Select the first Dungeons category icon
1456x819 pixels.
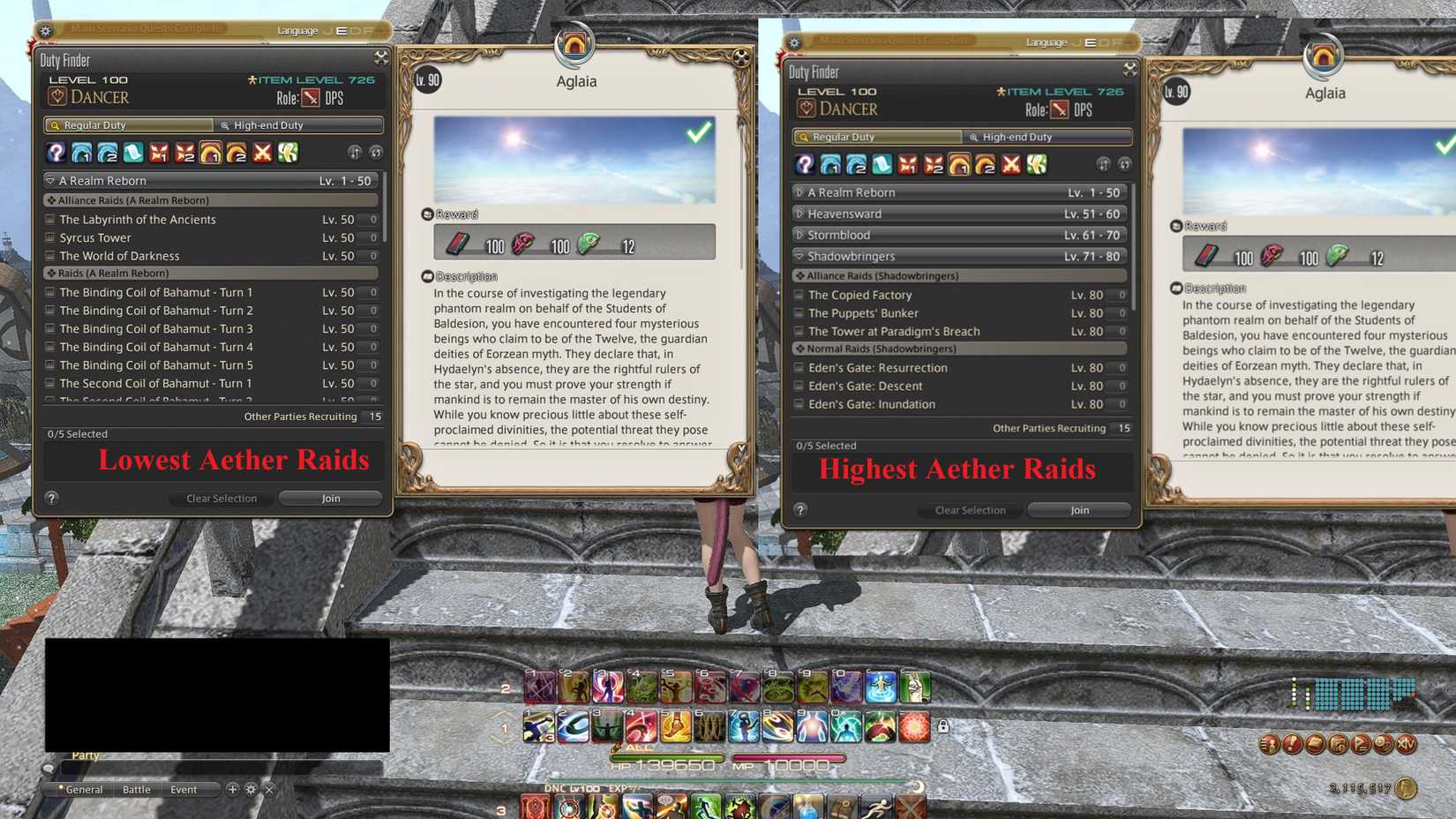[80, 152]
